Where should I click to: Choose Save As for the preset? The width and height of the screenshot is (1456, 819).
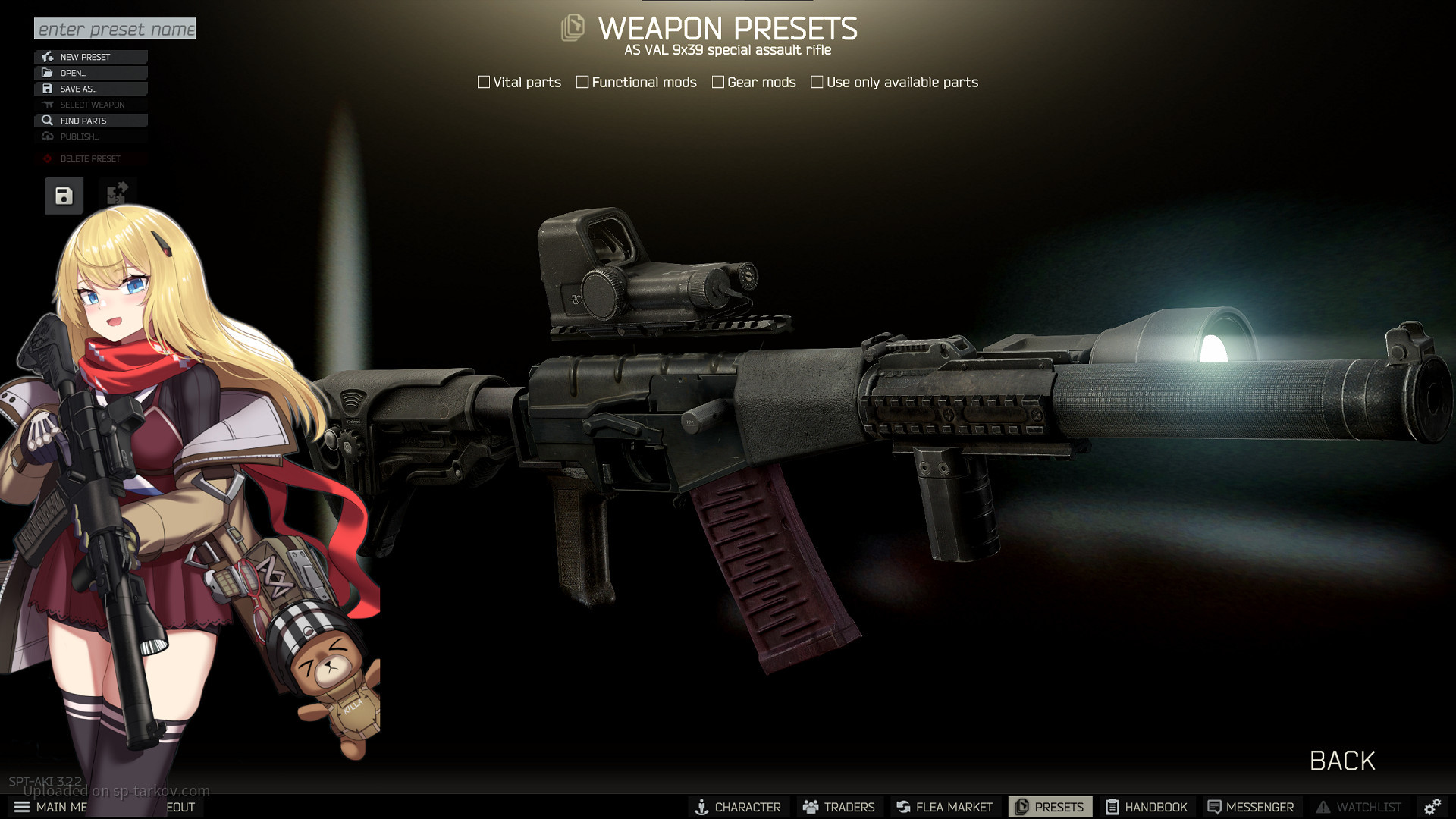[x=90, y=89]
